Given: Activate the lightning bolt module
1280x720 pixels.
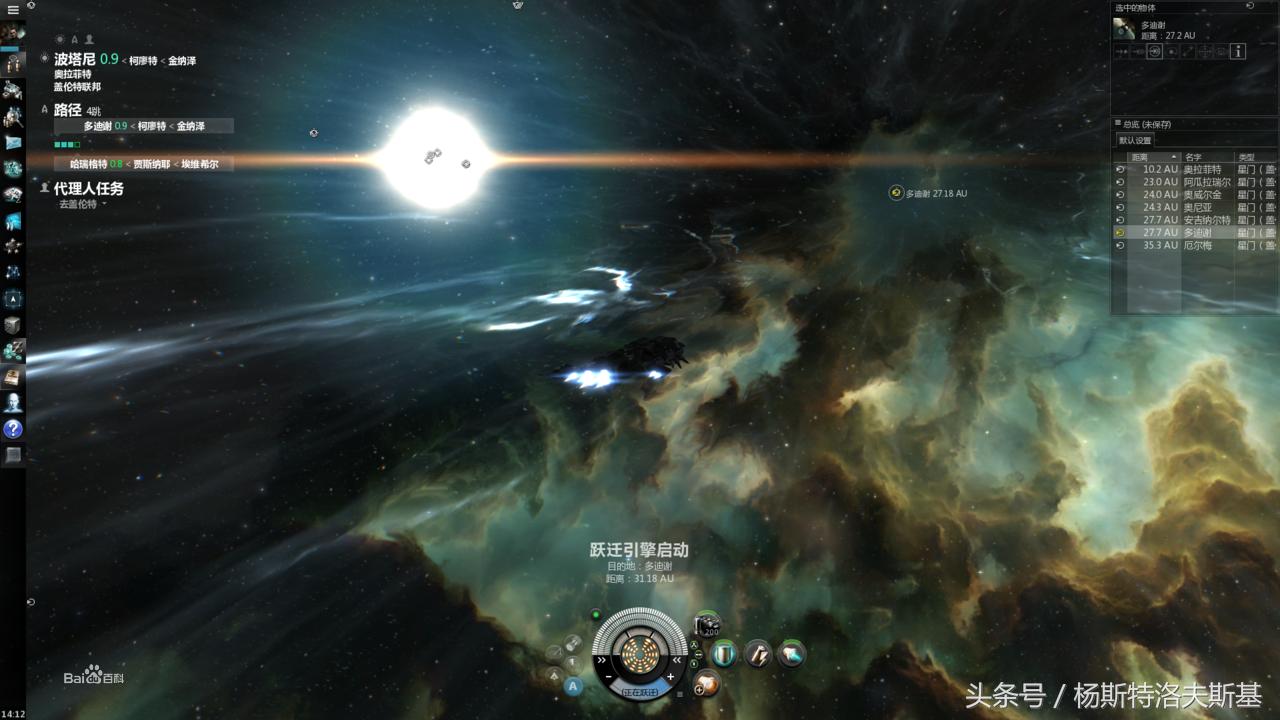Looking at the screenshot, I should (758, 654).
